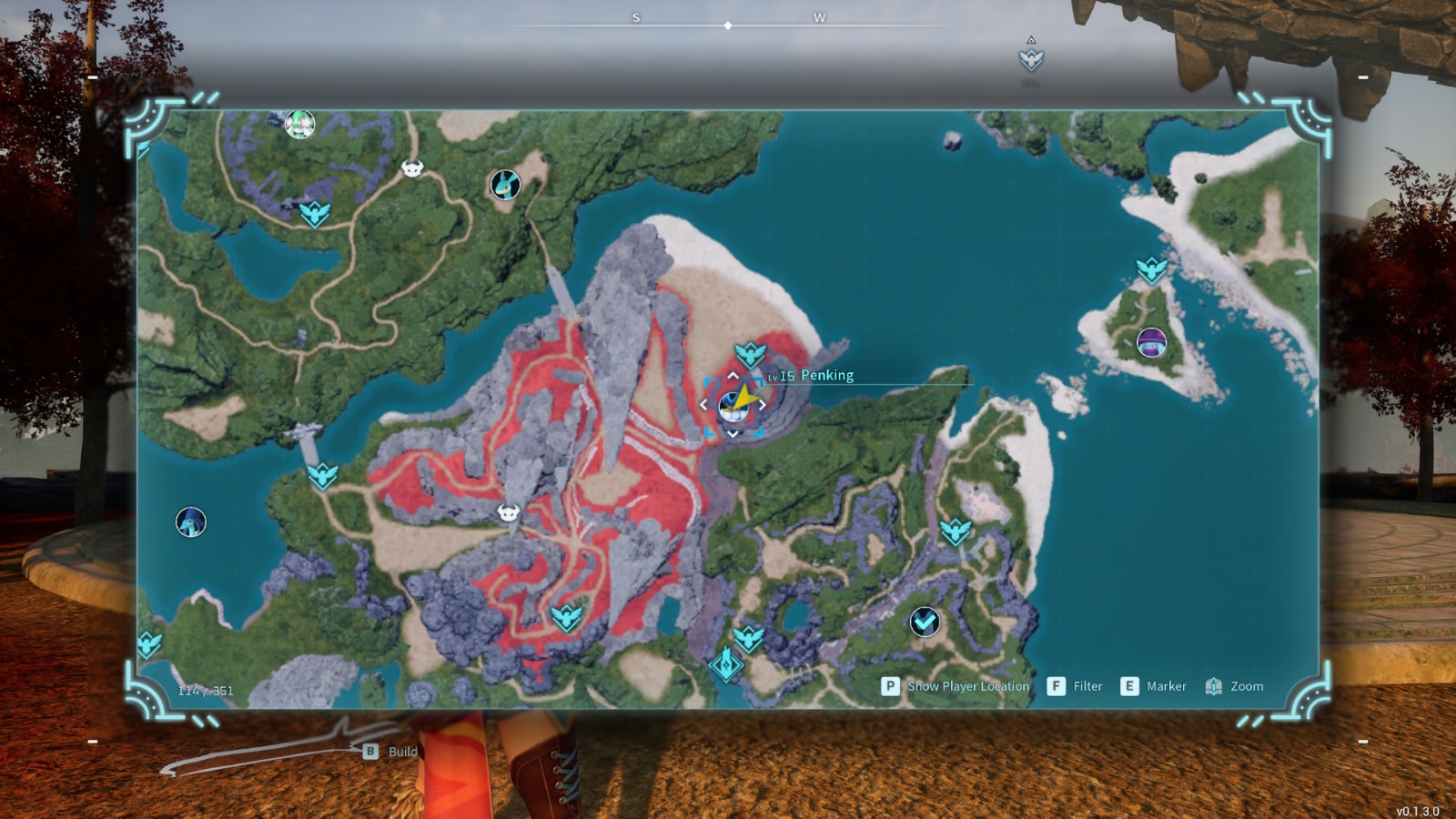Open the purple dungeon icon on the eastern island
The image size is (1456, 819).
pyautogui.click(x=1151, y=343)
